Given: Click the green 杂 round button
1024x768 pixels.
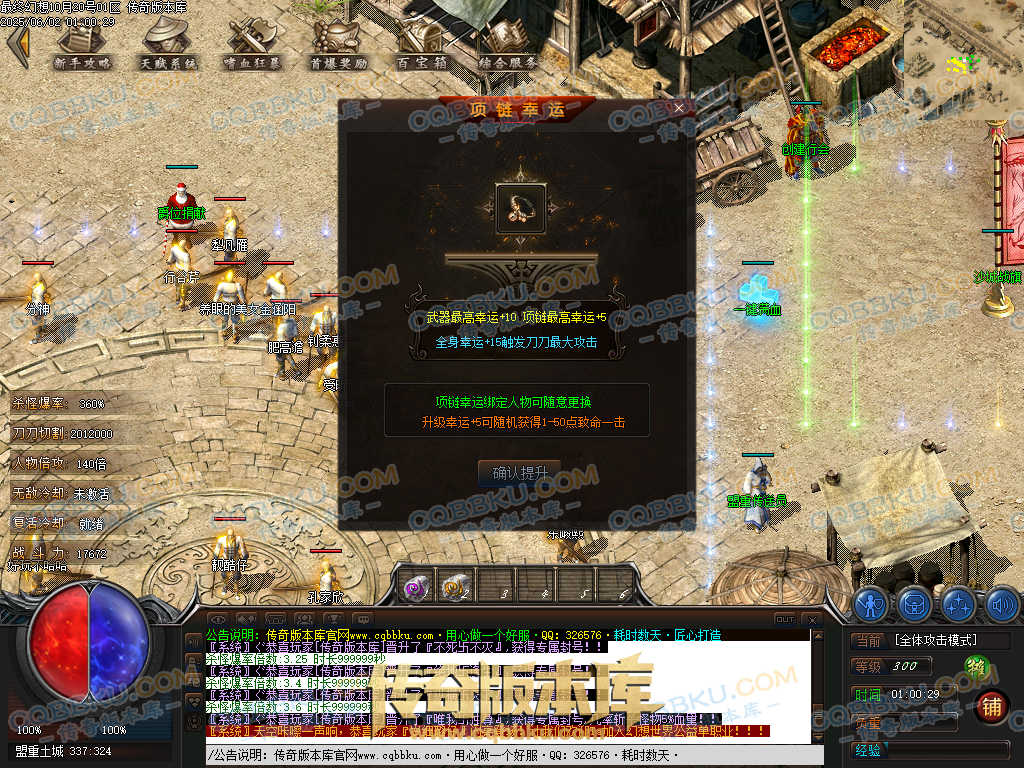Looking at the screenshot, I should (x=975, y=667).
